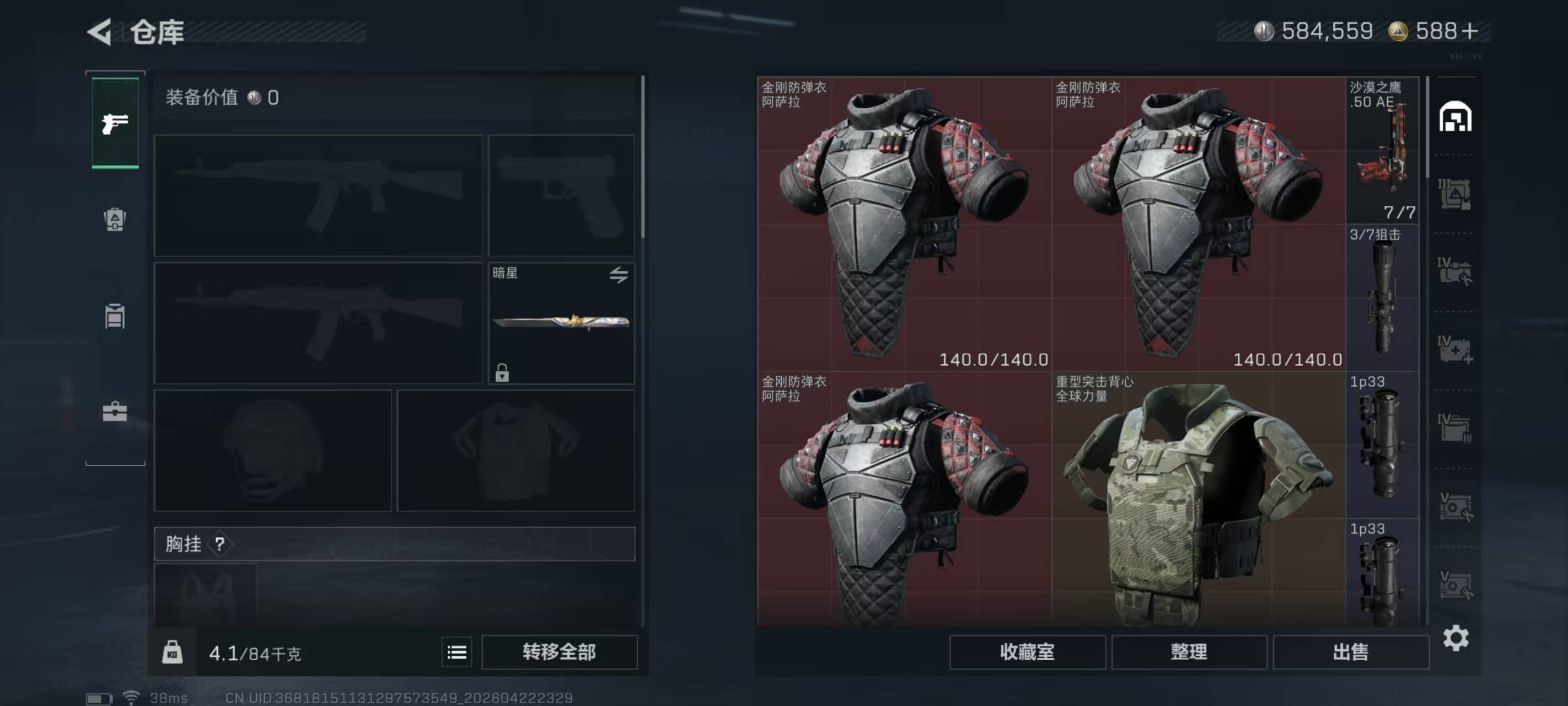The image size is (1568, 706).
Task: Open the backpack tab
Action: (115, 220)
